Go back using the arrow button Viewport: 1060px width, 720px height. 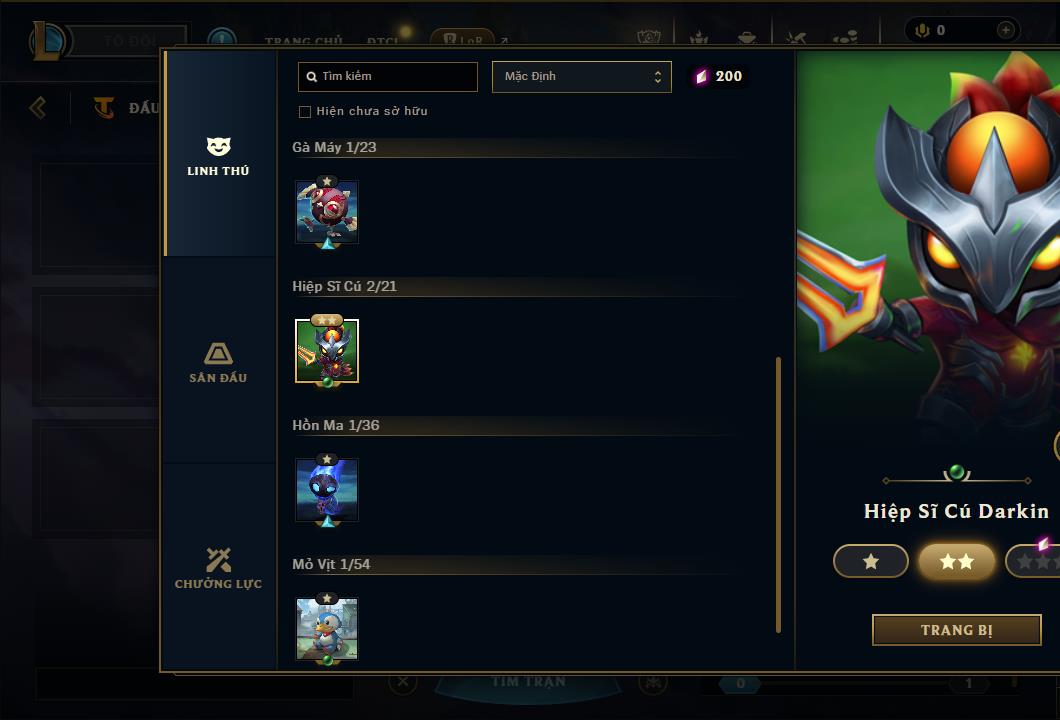(x=38, y=107)
